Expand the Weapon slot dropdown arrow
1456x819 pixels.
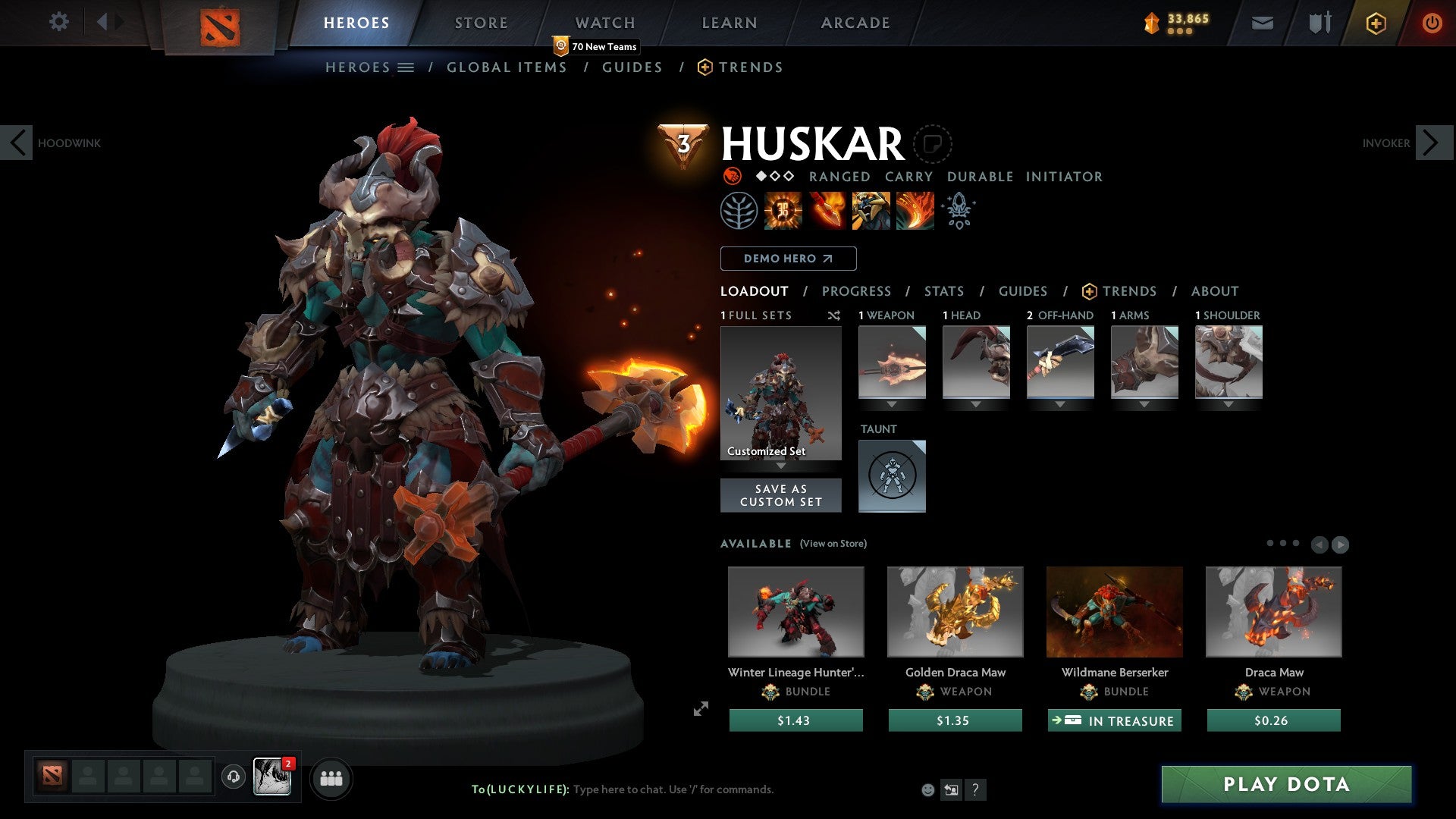pos(892,404)
